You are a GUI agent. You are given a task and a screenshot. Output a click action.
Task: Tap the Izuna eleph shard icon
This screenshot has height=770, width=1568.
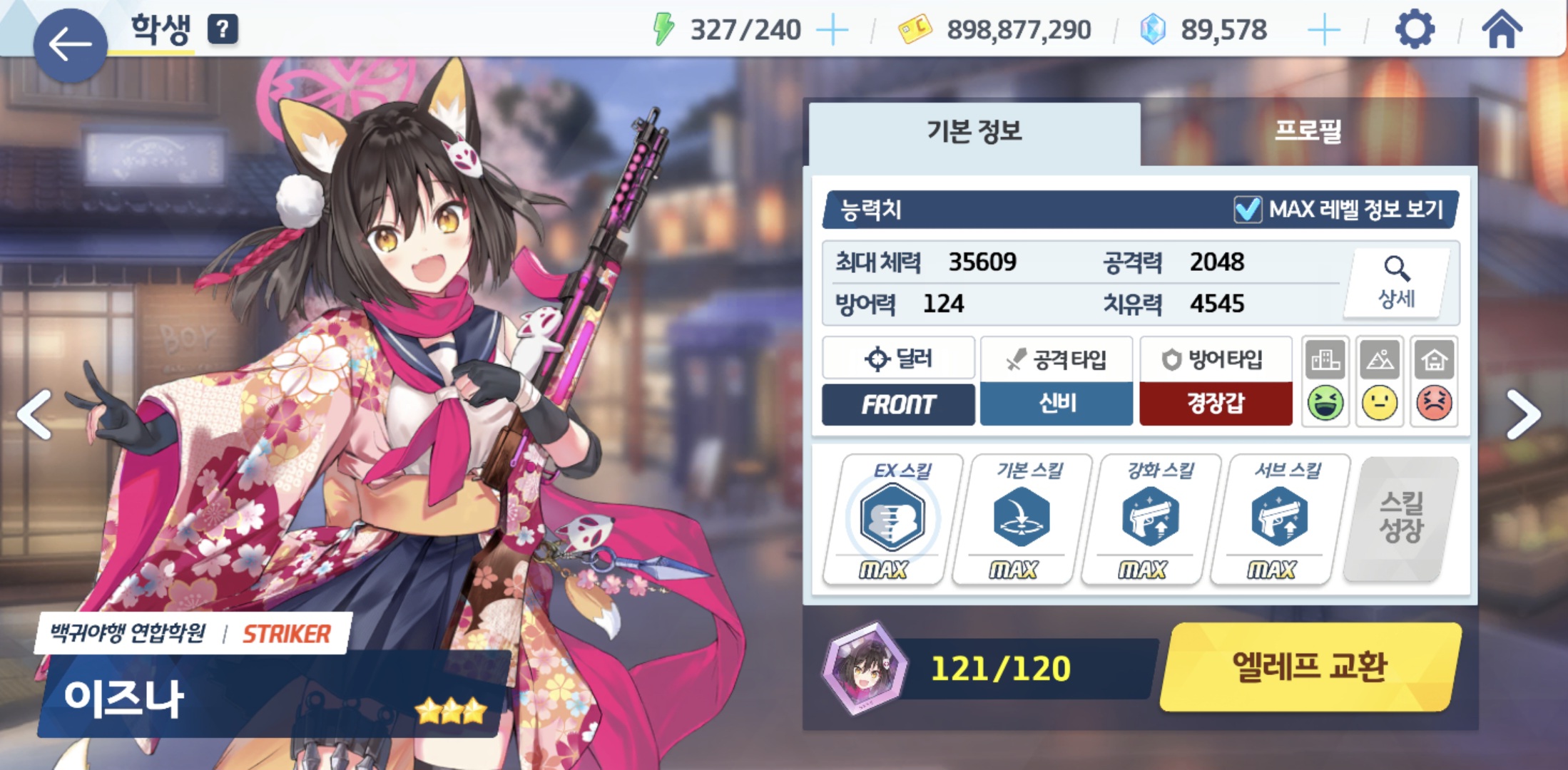[865, 668]
